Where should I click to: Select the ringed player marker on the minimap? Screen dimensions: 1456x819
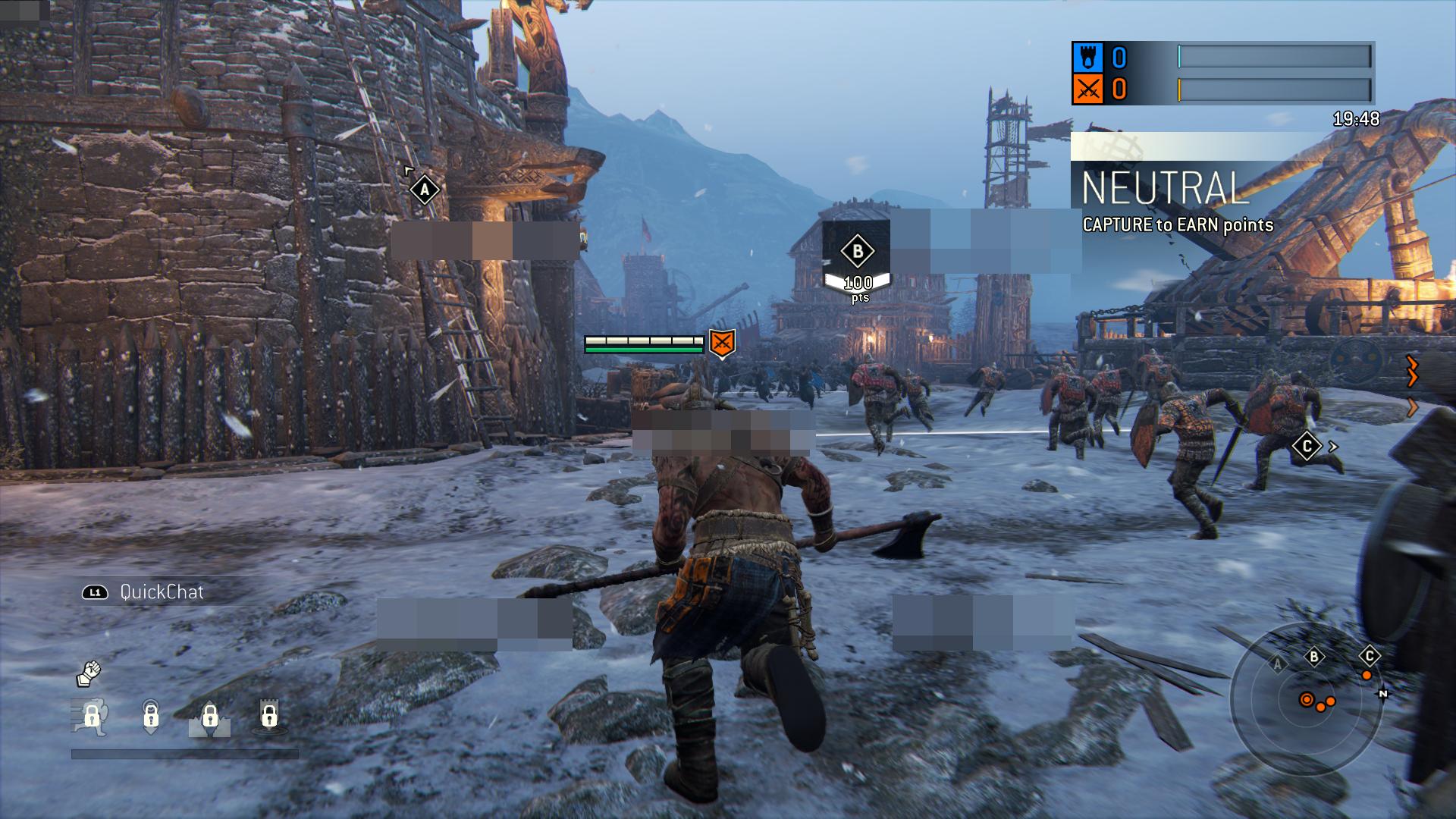tap(1307, 700)
